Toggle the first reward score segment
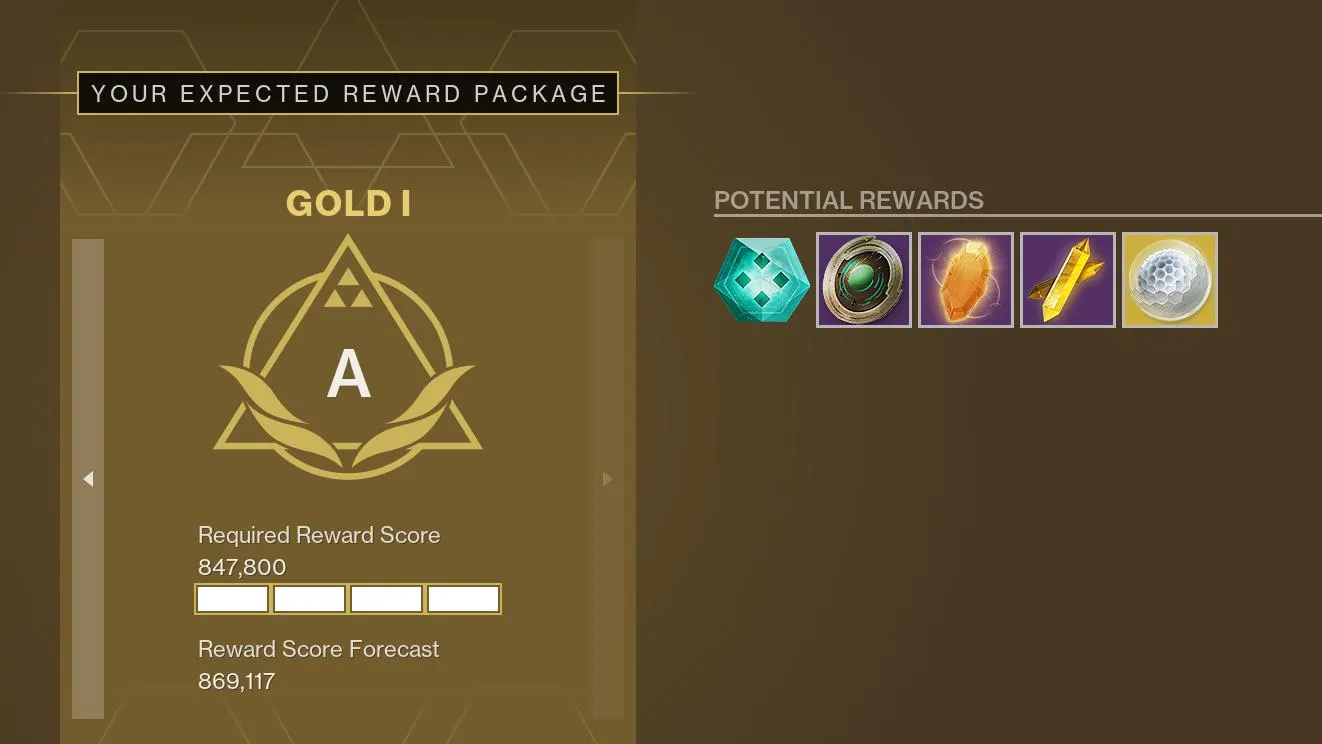1322x744 pixels. (x=231, y=598)
